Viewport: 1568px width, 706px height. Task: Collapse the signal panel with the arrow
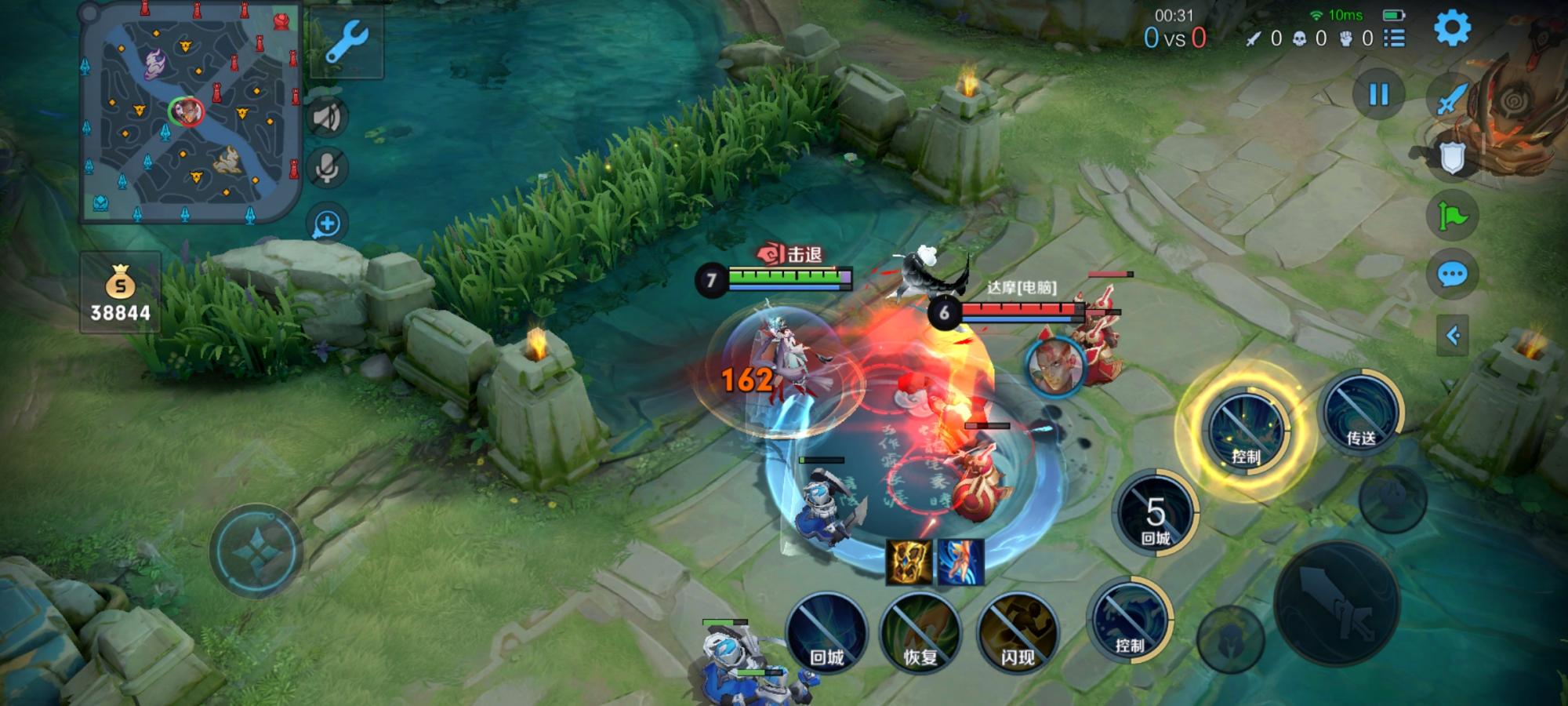1452,336
